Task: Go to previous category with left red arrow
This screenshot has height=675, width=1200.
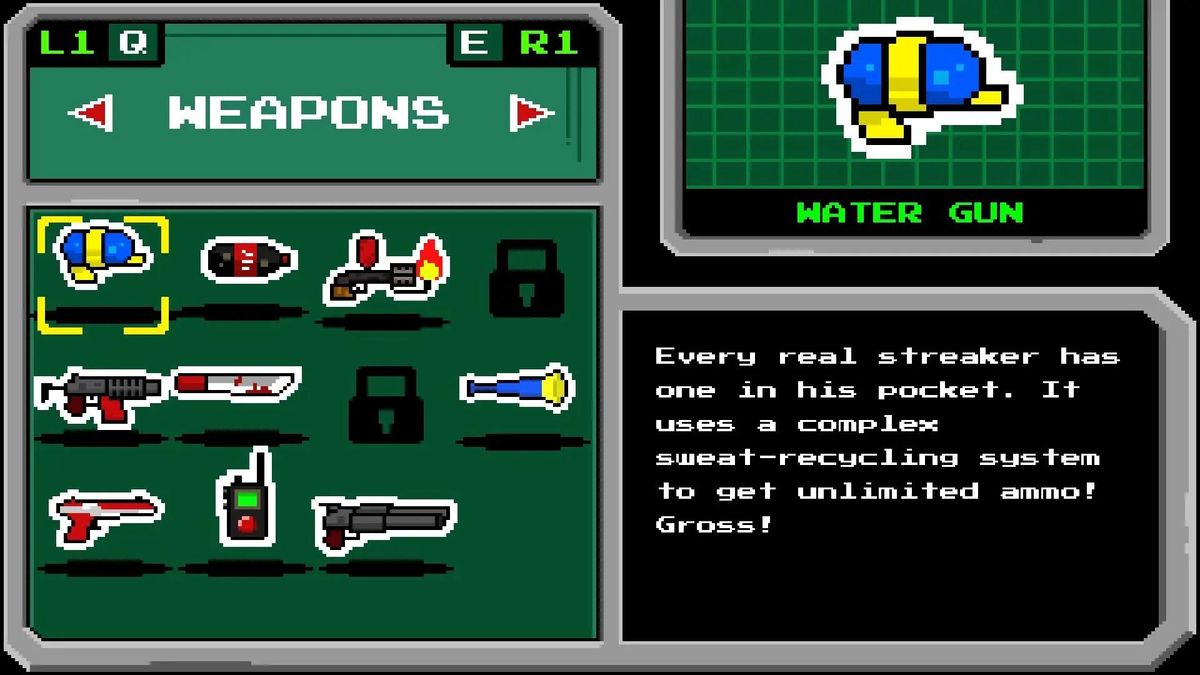Action: 91,112
